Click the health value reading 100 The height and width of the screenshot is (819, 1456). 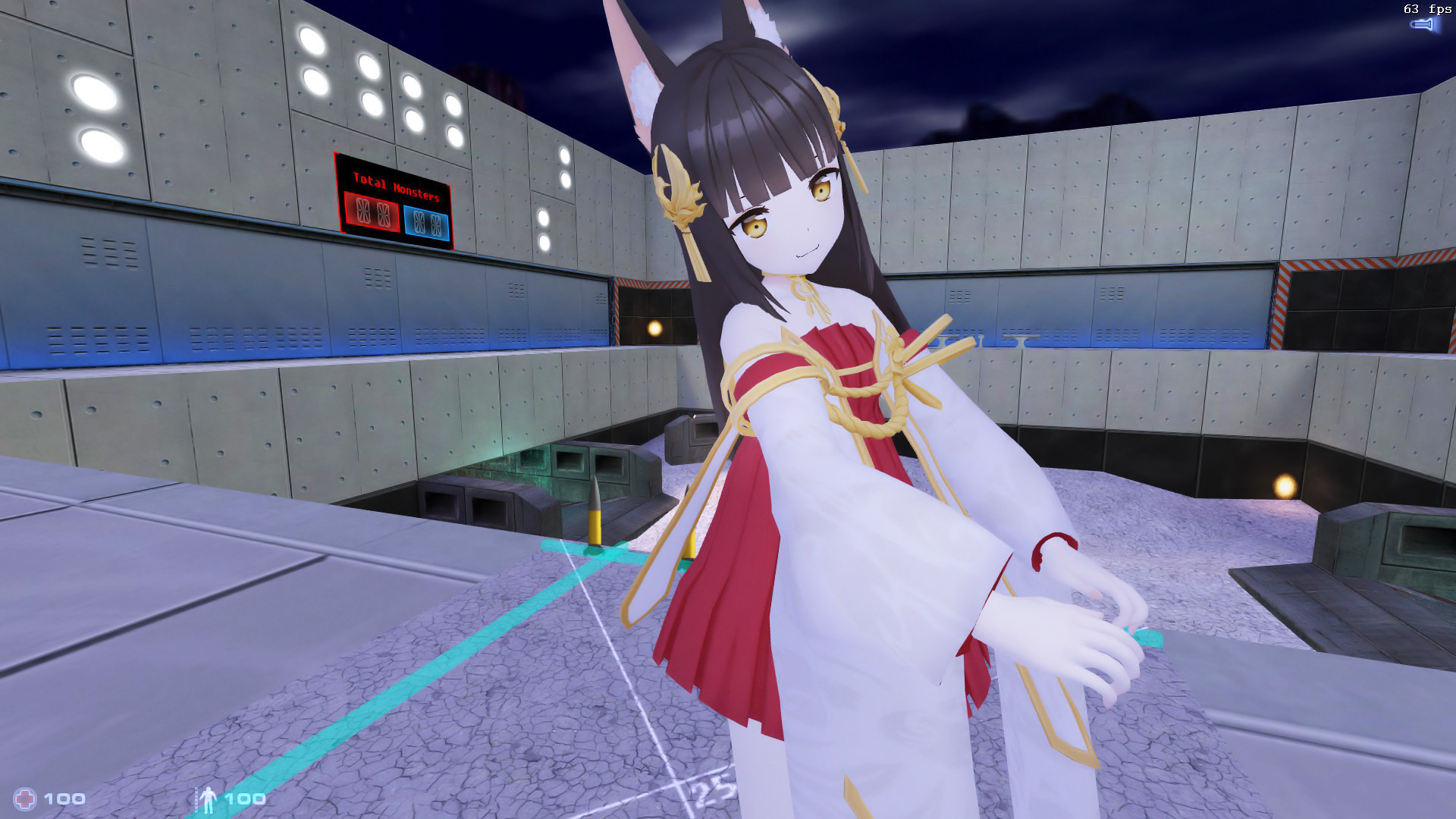[64, 798]
